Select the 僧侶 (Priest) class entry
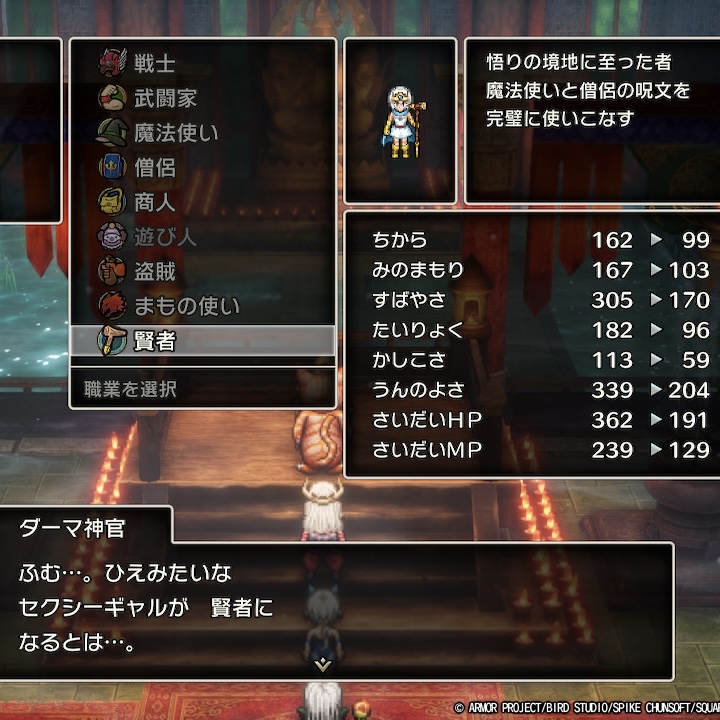Screen dimensions: 720x720 pyautogui.click(x=154, y=167)
